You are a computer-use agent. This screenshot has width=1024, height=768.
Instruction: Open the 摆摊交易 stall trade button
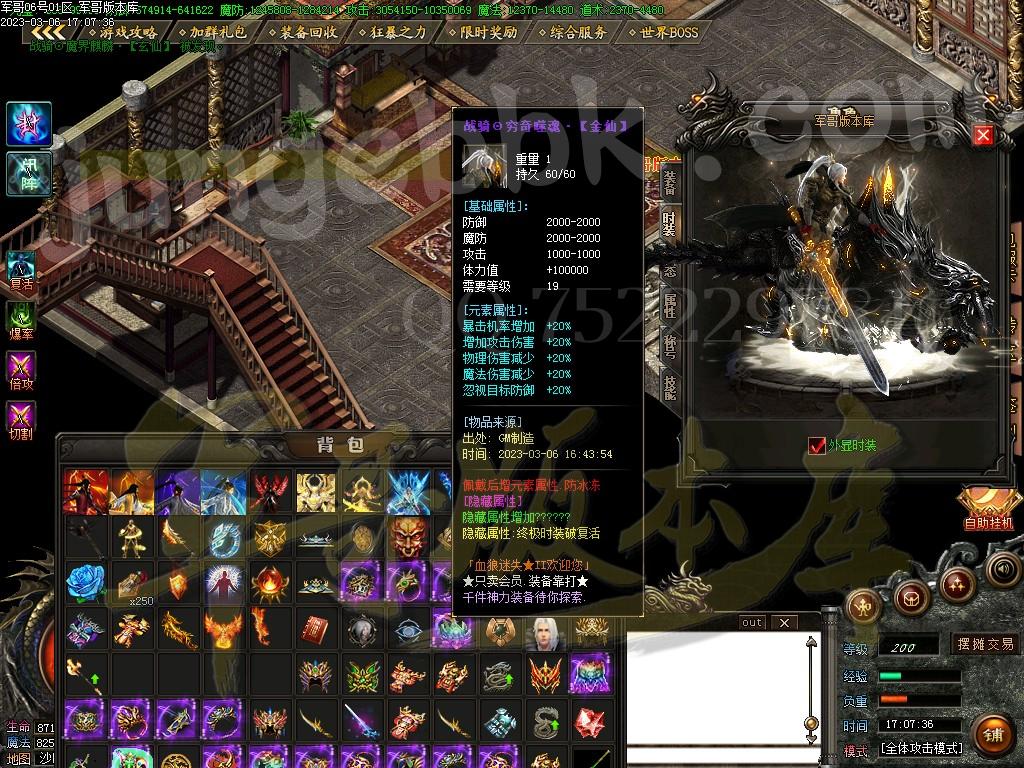[x=985, y=645]
